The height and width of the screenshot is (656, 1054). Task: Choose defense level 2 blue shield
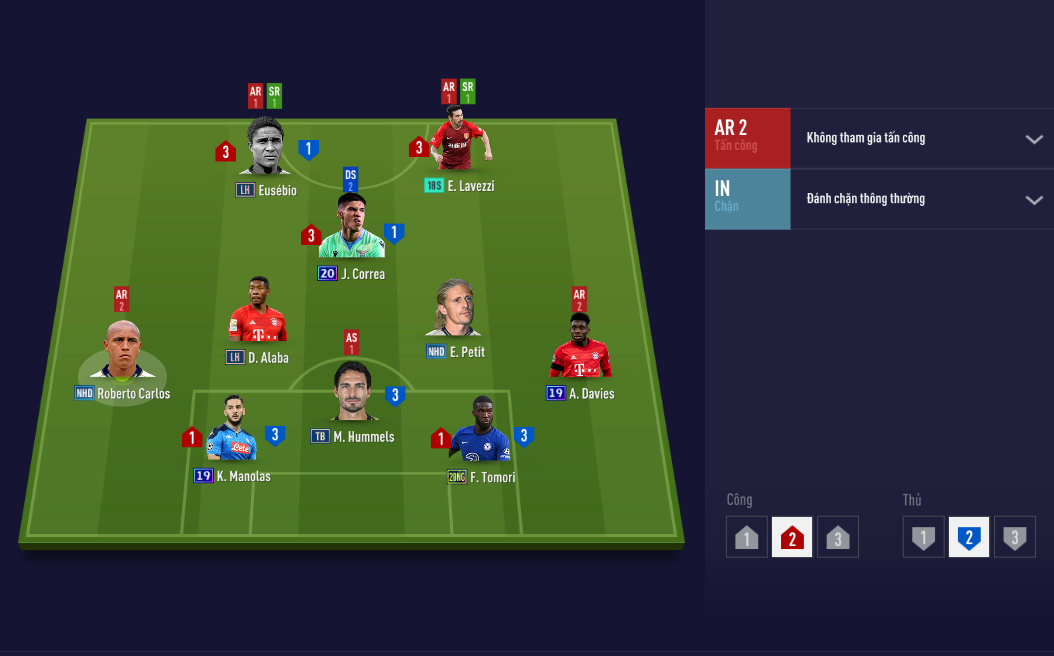969,538
